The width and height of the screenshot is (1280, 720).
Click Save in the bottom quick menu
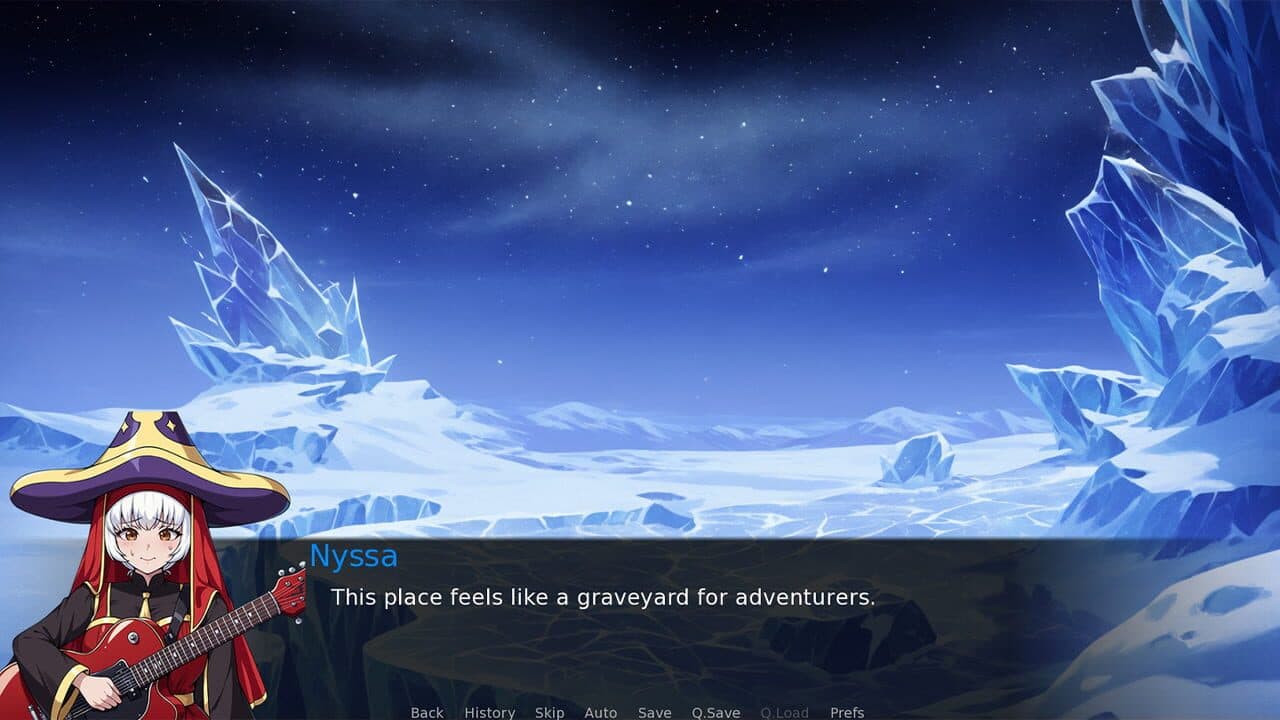pyautogui.click(x=654, y=712)
